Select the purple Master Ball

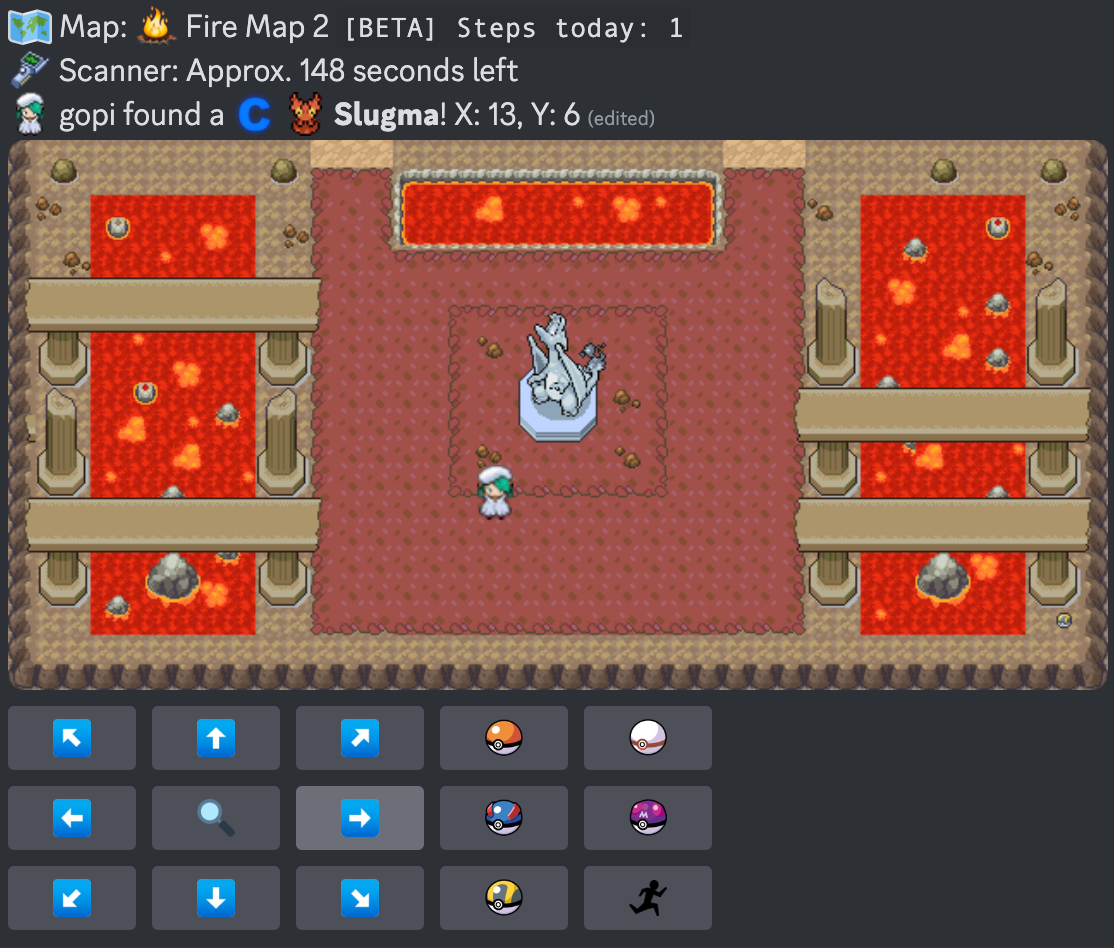[x=648, y=818]
